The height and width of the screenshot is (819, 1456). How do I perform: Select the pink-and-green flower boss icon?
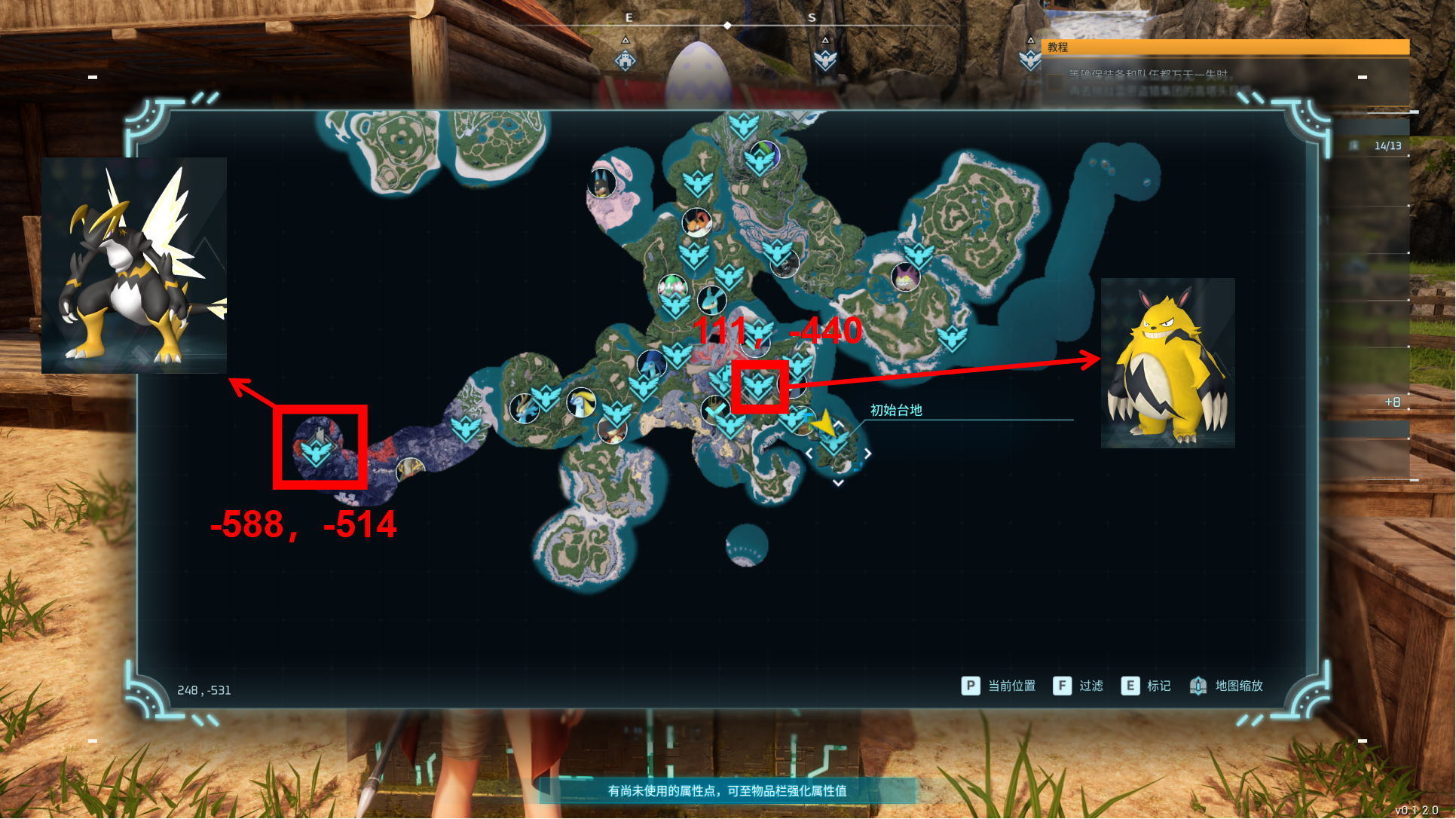coord(671,287)
